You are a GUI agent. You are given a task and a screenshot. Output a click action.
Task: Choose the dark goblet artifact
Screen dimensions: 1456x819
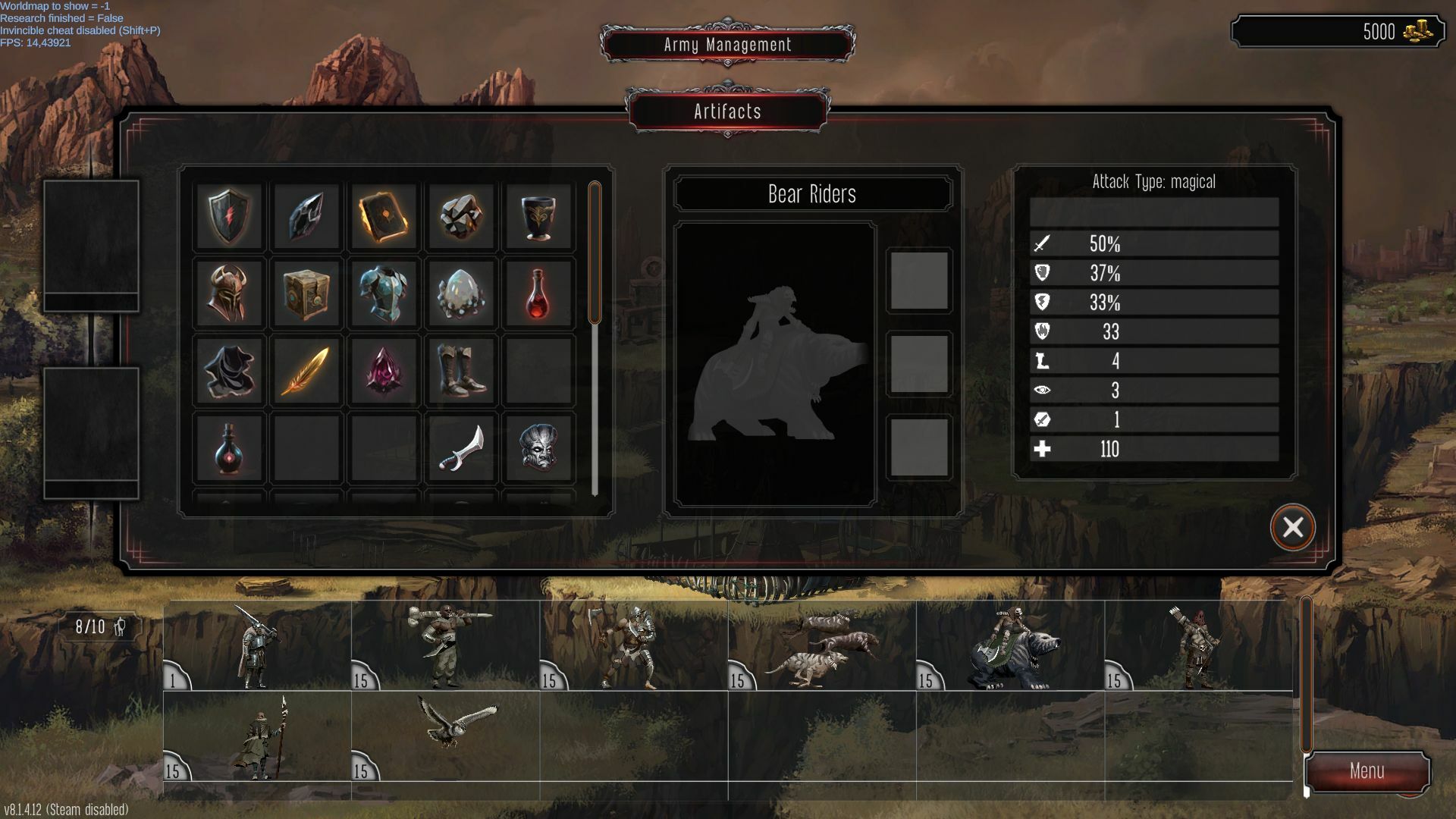[x=538, y=217]
